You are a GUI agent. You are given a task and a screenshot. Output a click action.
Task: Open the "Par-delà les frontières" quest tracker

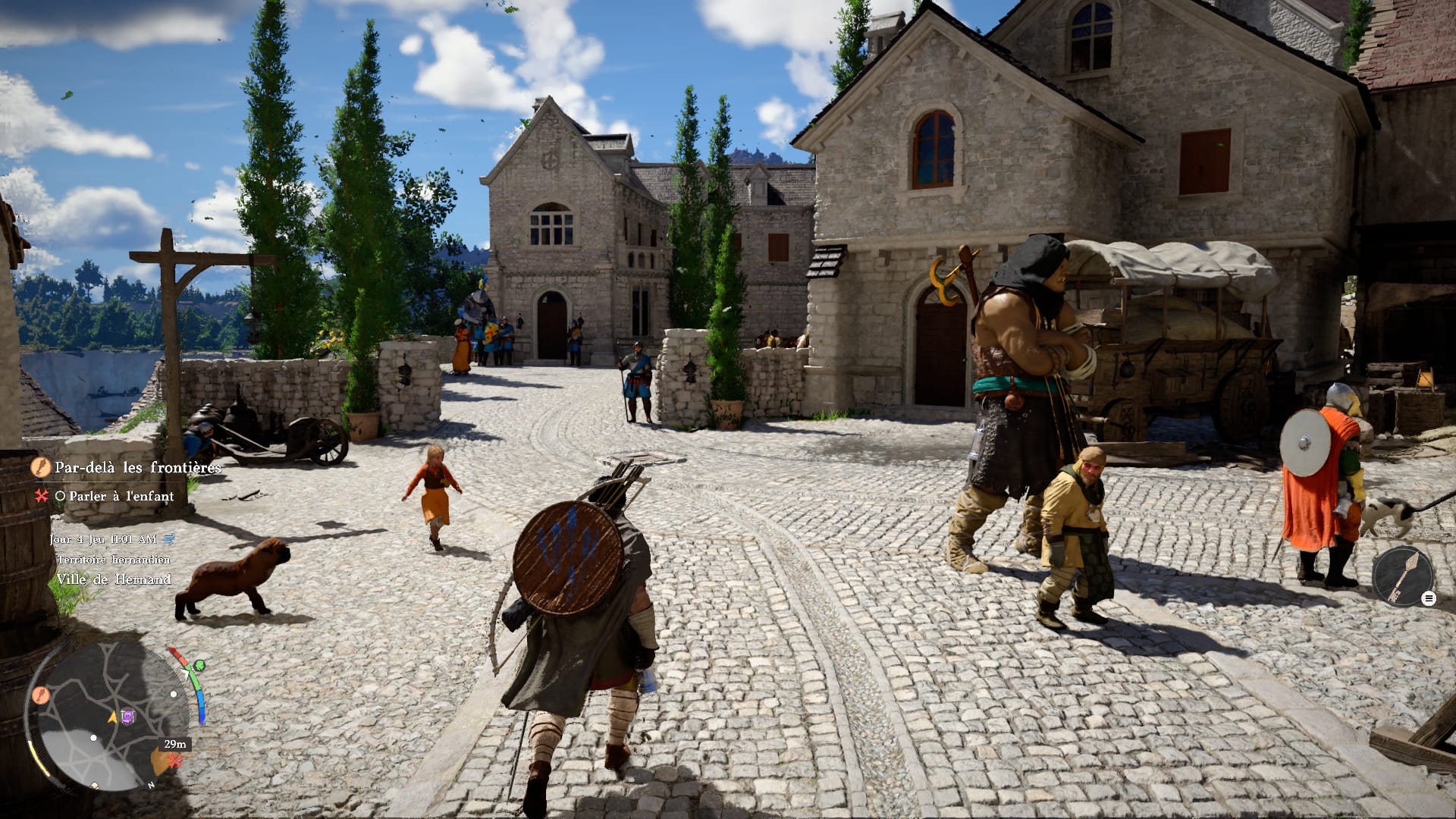137,468
